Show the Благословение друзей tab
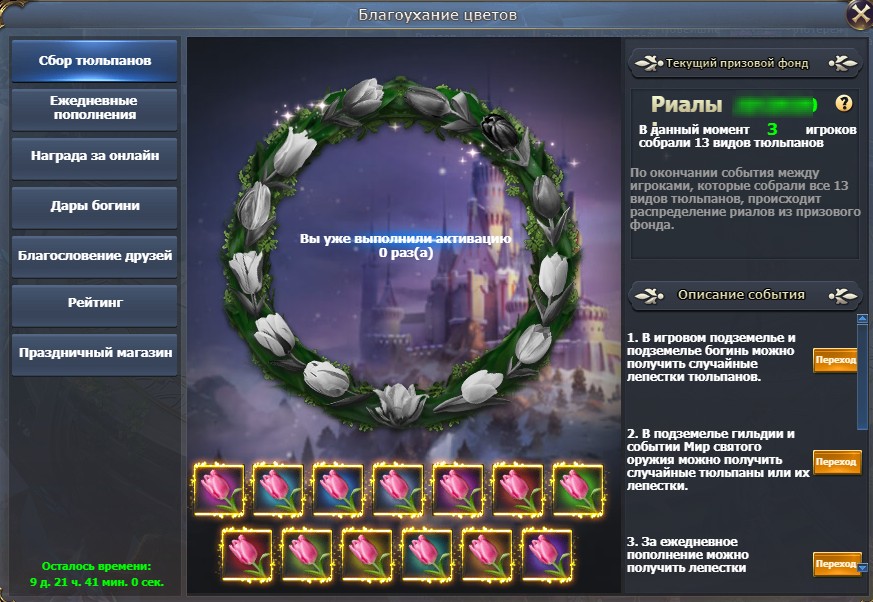 [x=95, y=255]
